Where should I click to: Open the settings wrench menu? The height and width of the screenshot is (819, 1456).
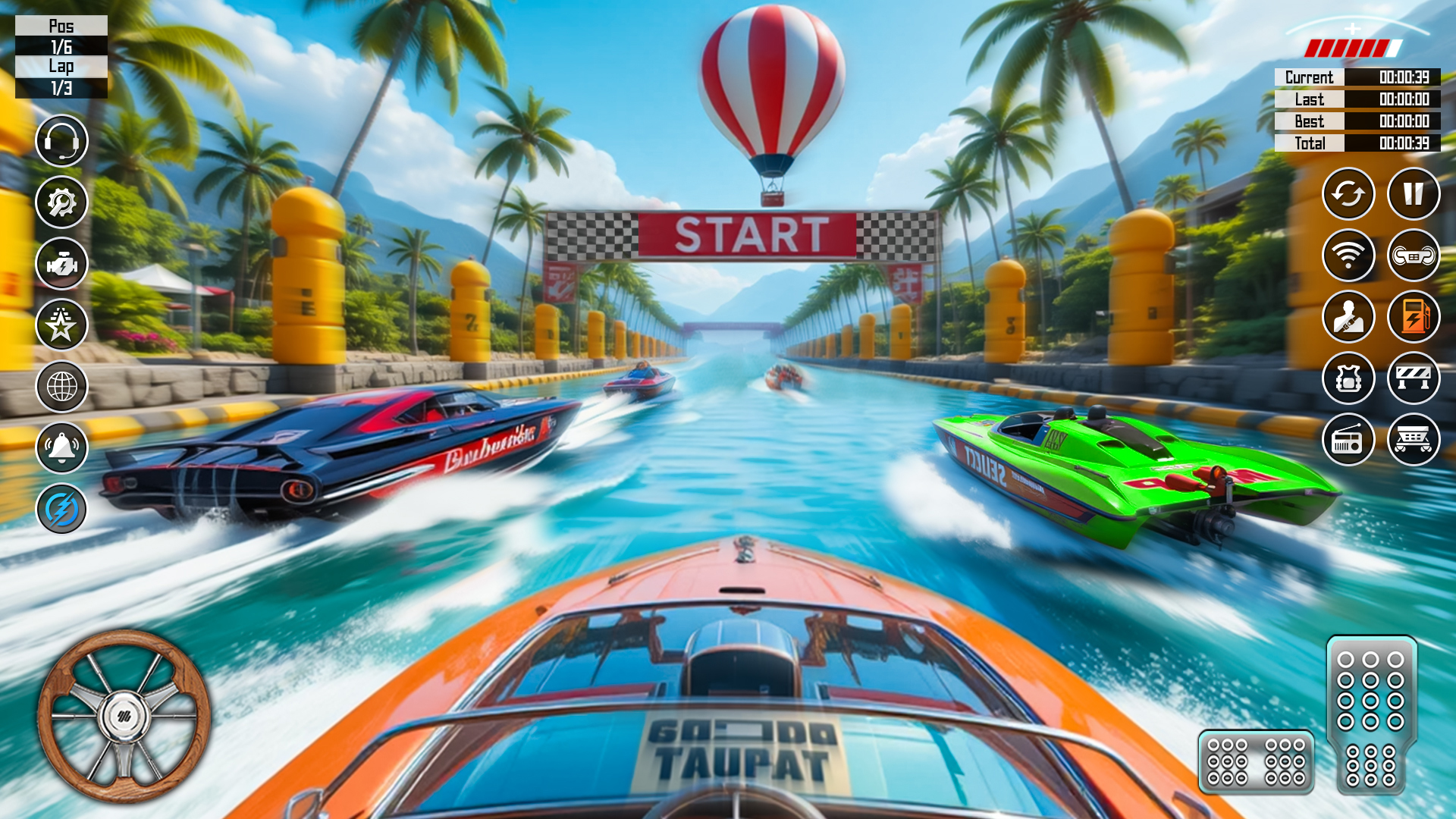point(61,202)
